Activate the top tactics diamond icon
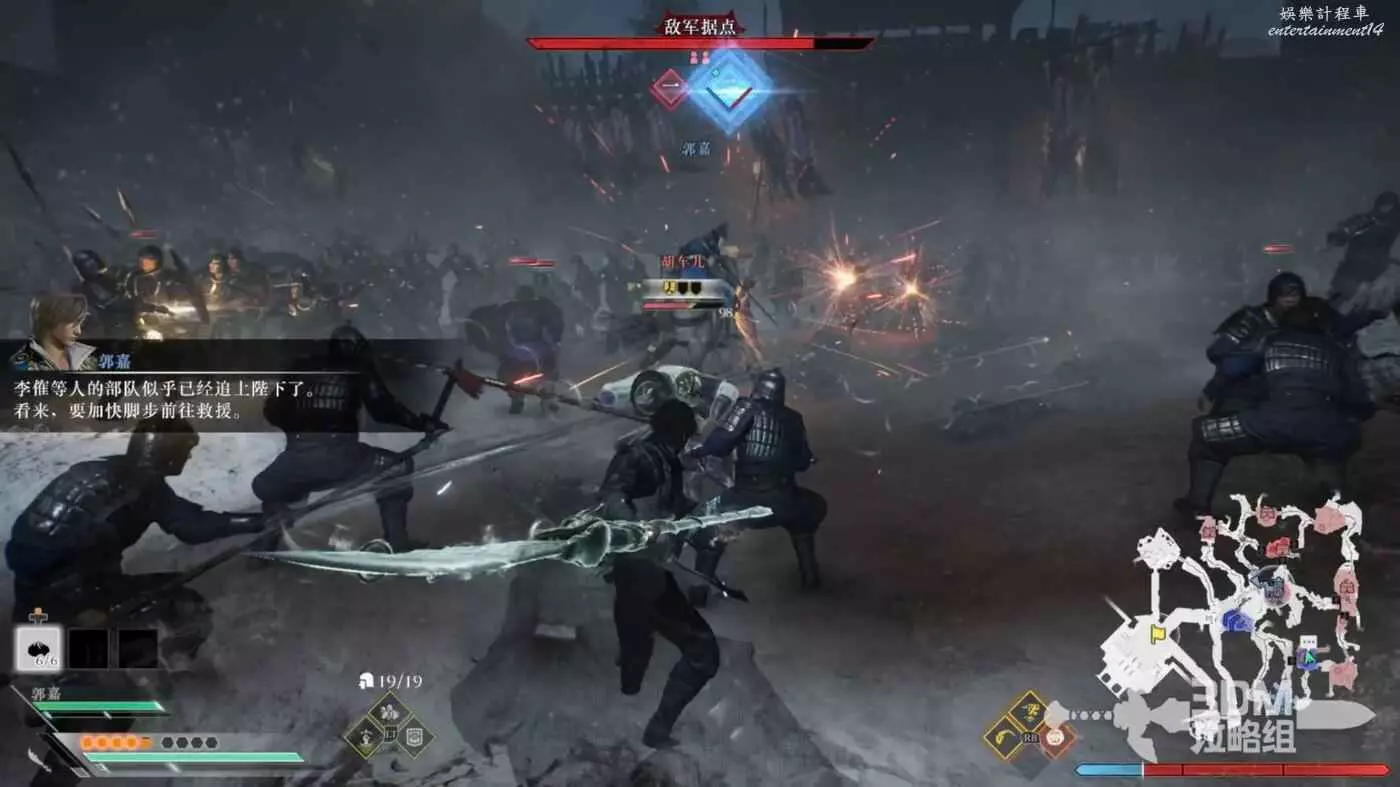The width and height of the screenshot is (1400, 787). click(391, 712)
